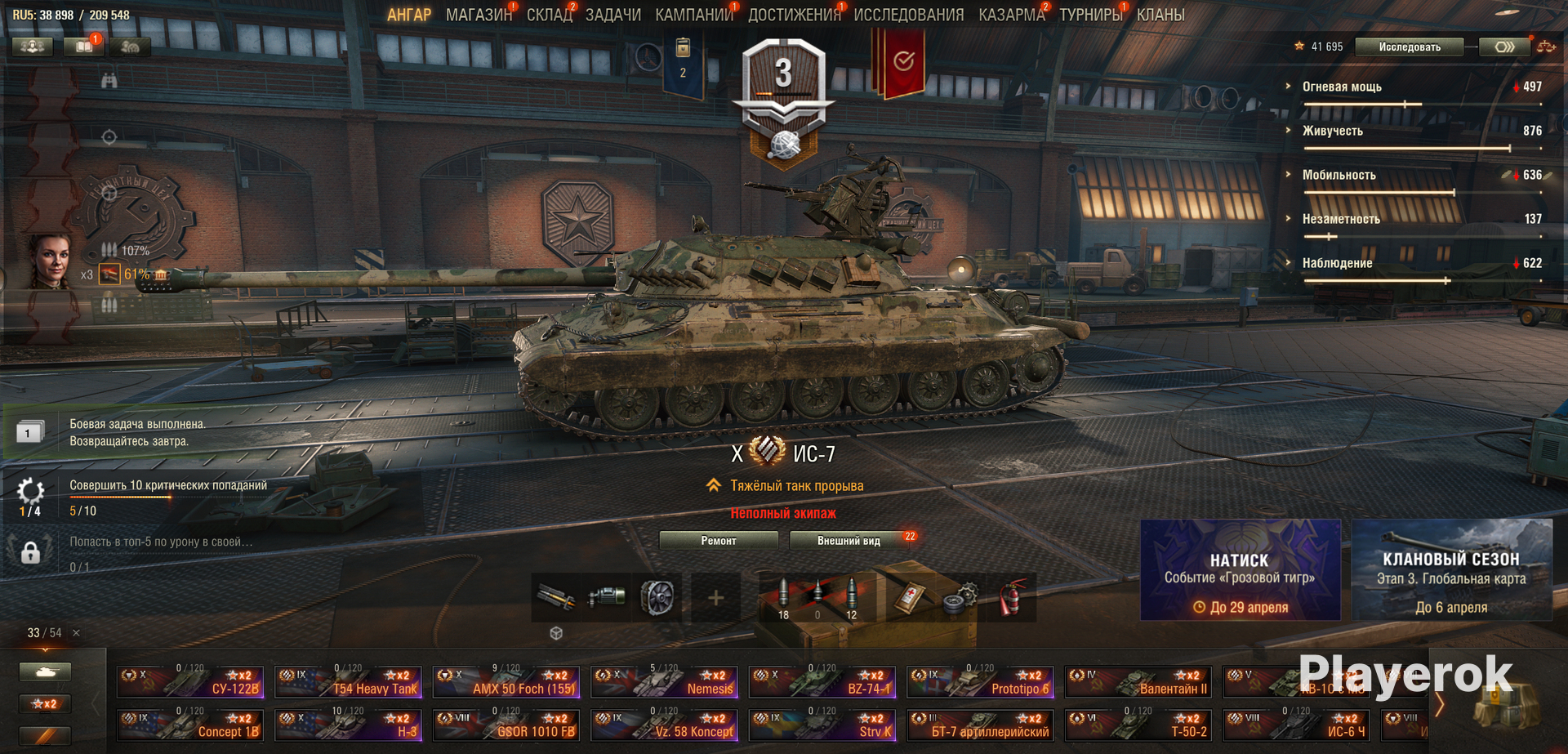
Task: Pick the BZ-74-1 tank card
Action: (822, 682)
